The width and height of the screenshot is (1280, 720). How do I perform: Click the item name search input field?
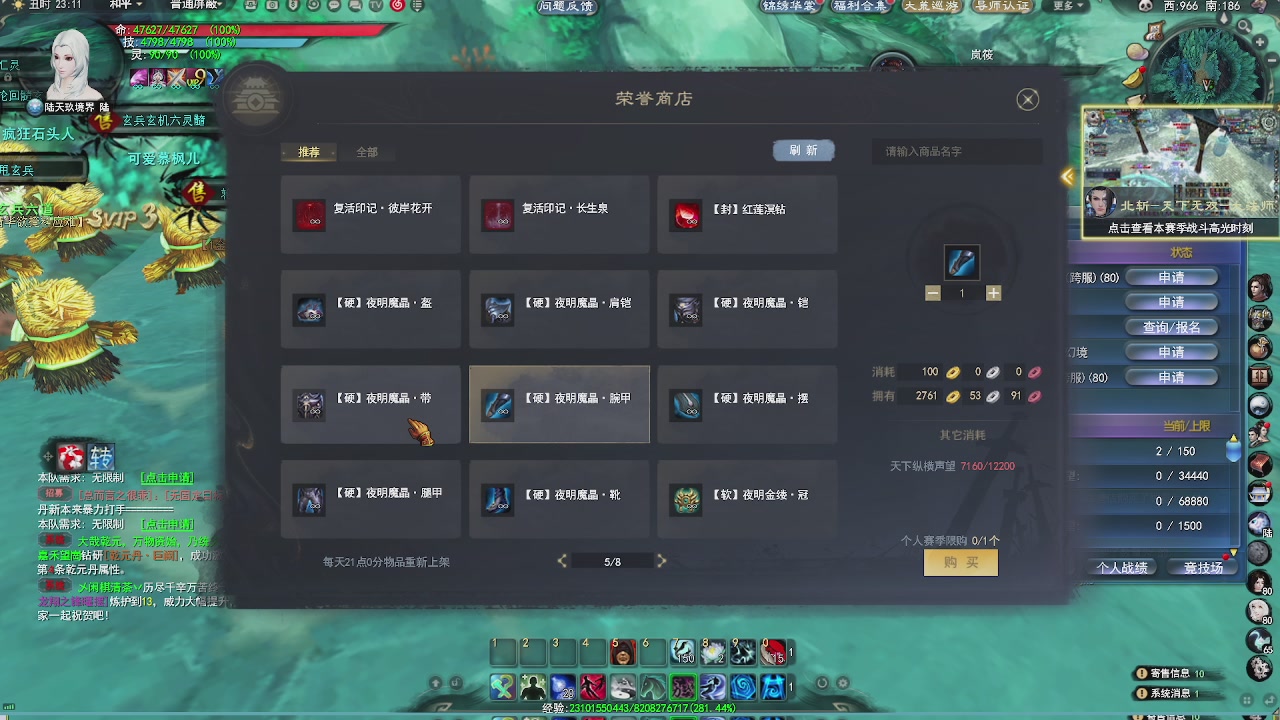tap(957, 148)
